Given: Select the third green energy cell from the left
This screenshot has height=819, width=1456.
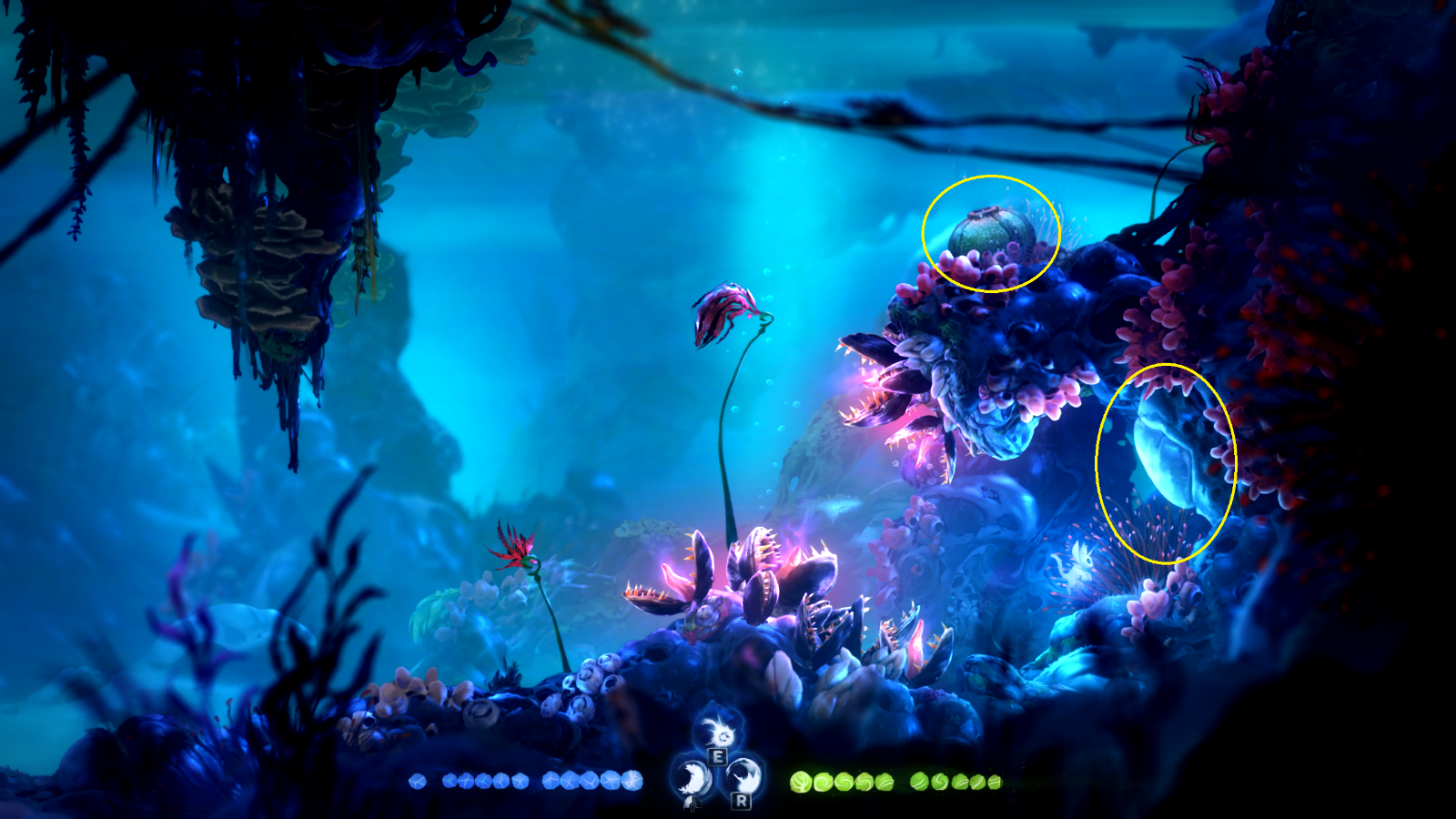Looking at the screenshot, I should 846,781.
